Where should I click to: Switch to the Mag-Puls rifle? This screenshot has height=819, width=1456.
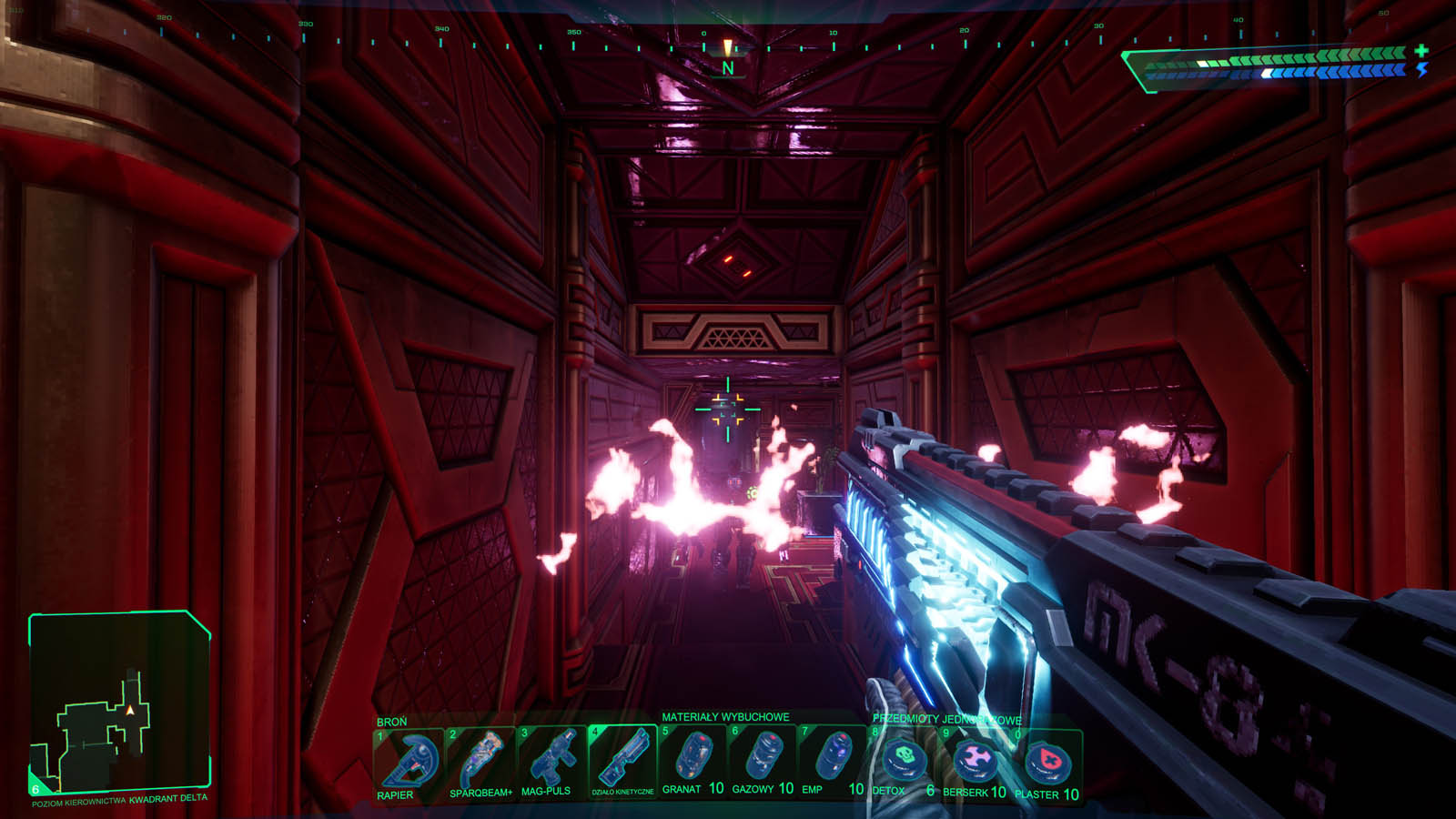click(x=551, y=761)
